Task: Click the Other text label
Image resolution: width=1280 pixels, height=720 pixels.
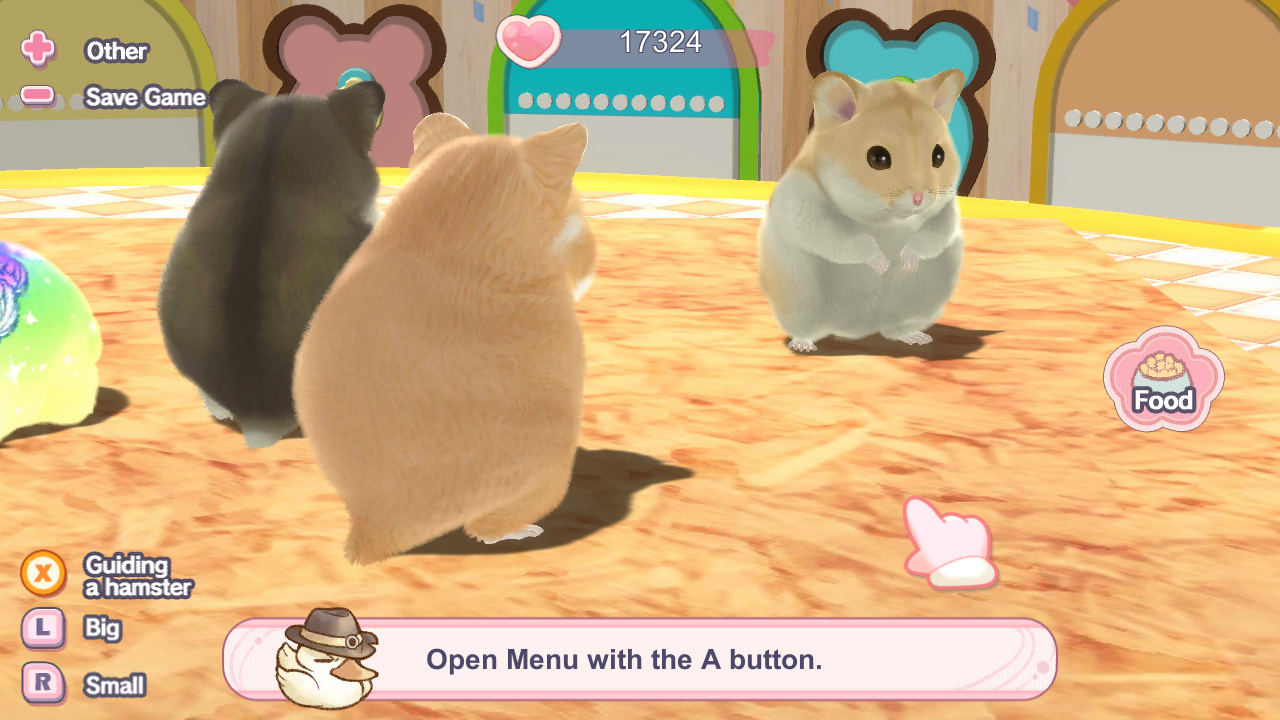Action: coord(117,52)
